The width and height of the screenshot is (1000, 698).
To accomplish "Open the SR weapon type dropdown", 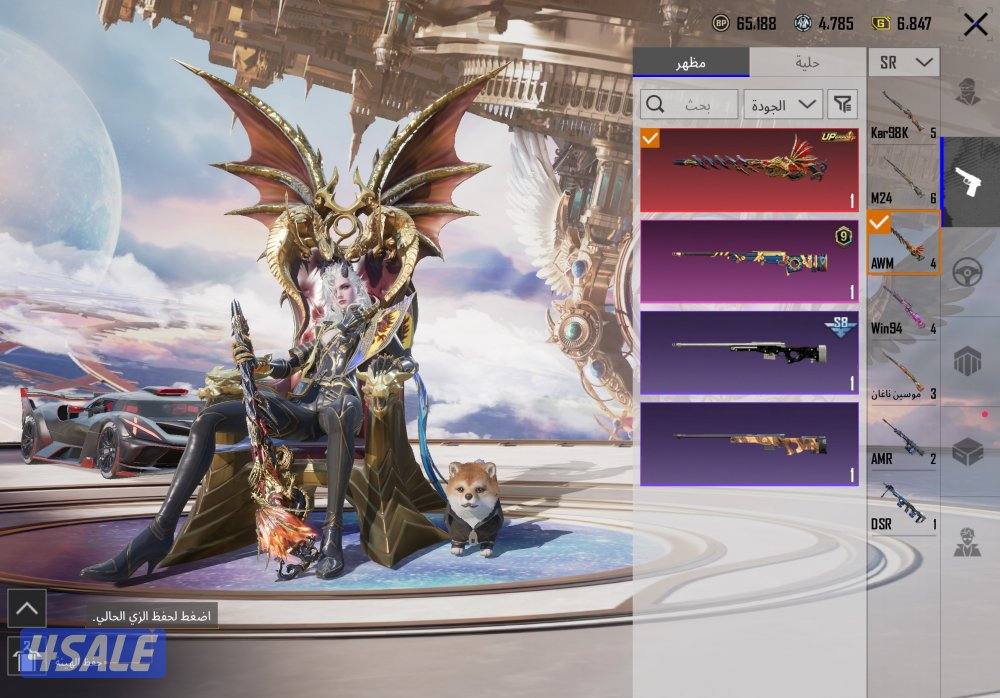I will pos(903,62).
